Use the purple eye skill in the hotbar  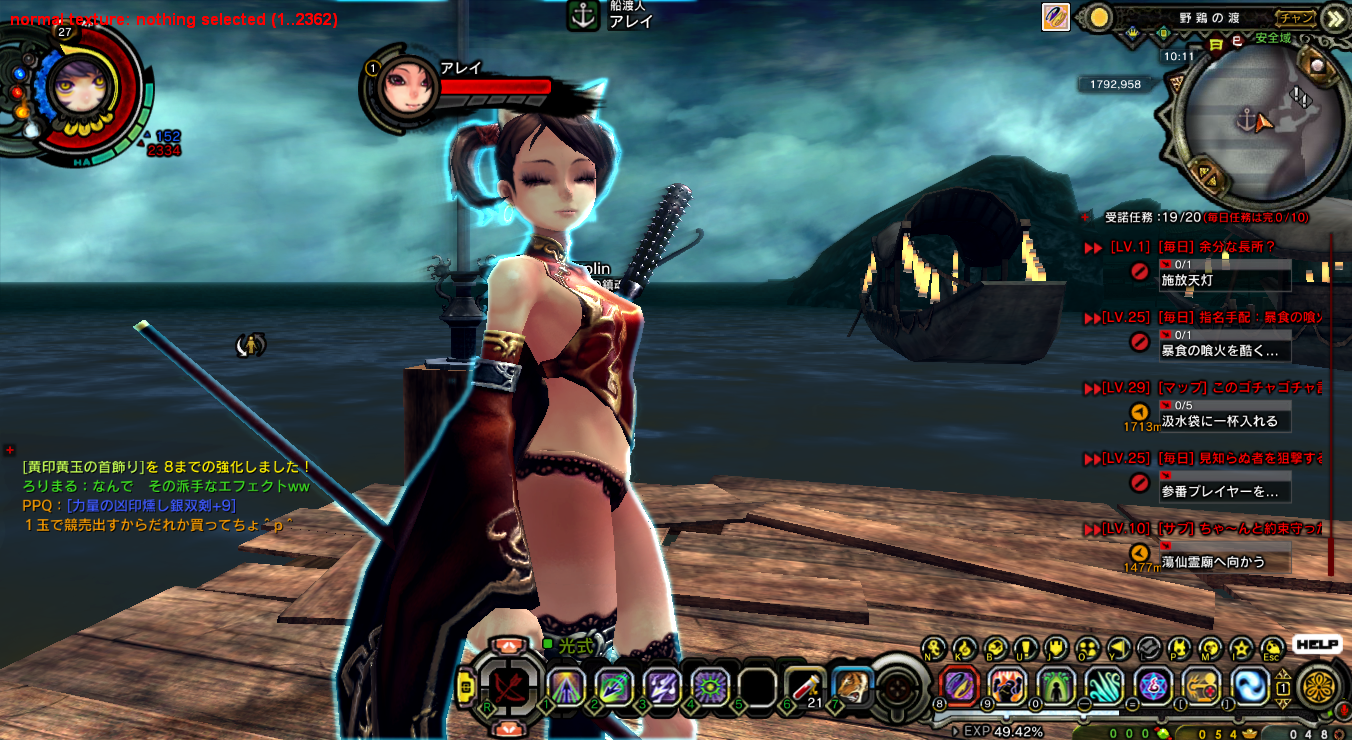[x=709, y=686]
